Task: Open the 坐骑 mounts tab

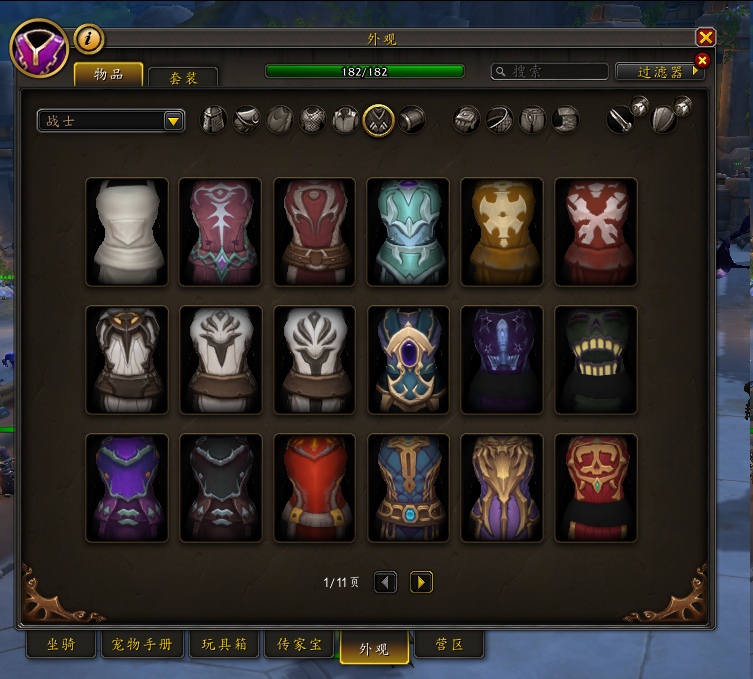Action: tap(60, 645)
